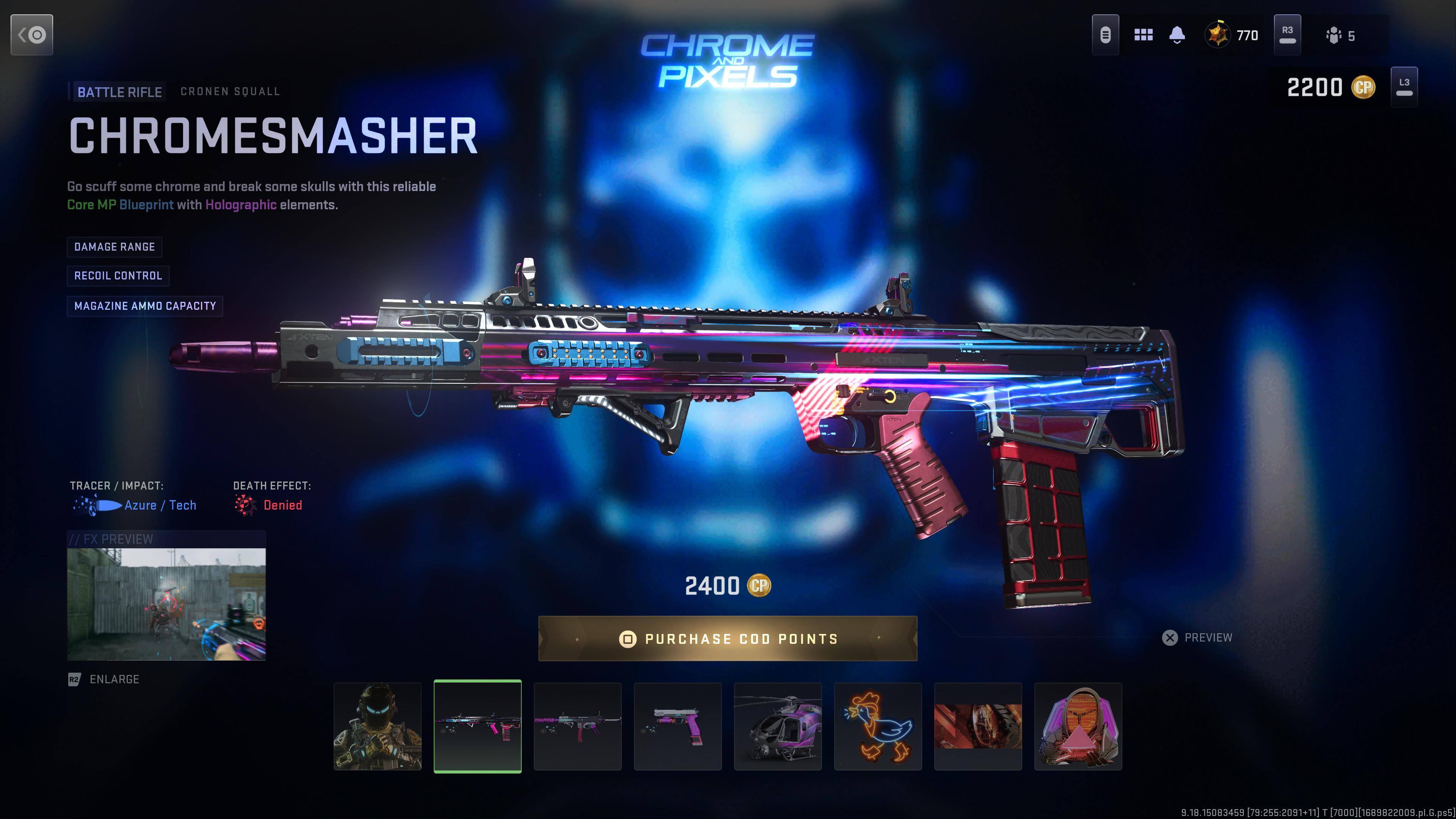The width and height of the screenshot is (1456, 819).
Task: Choose the red calling card thumbnail
Action: pos(978,726)
